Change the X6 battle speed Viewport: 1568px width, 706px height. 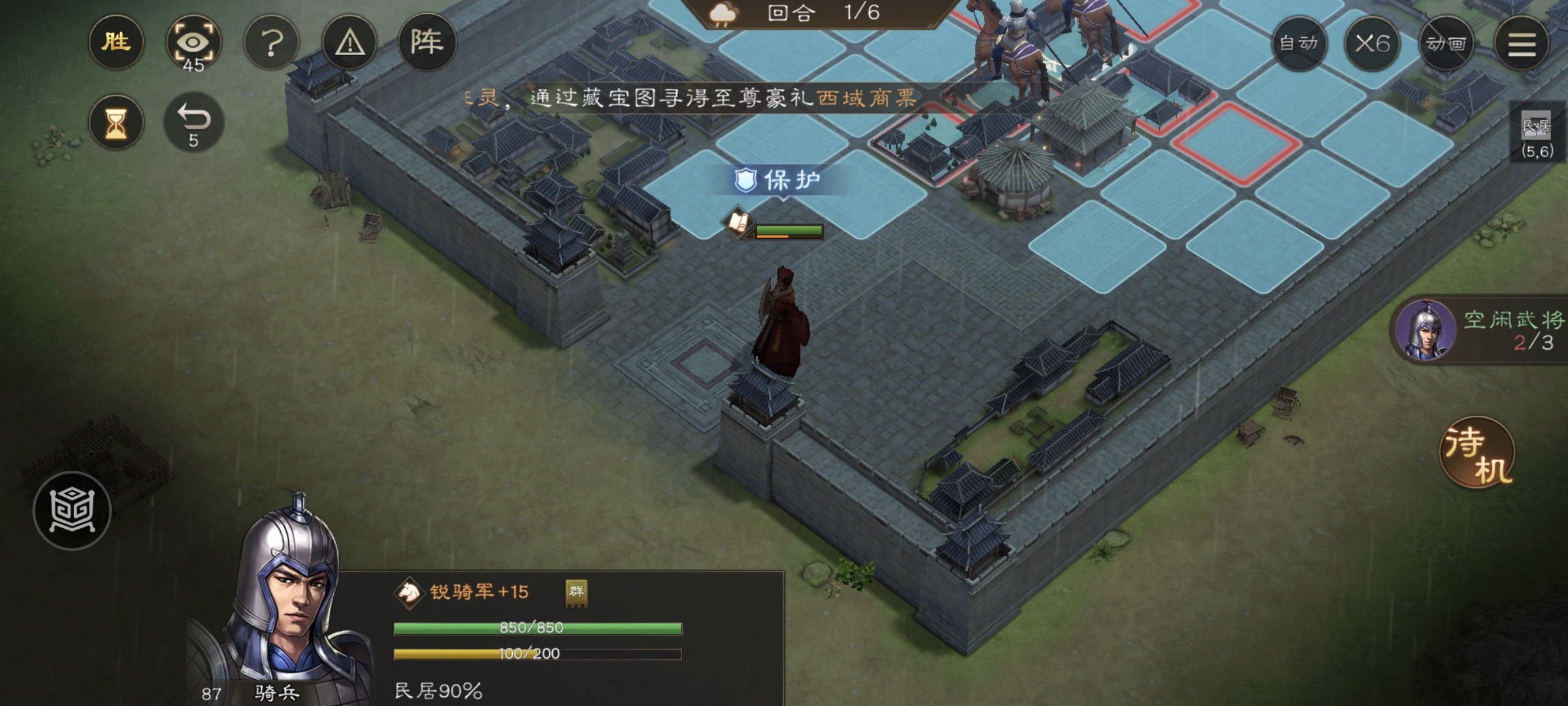tap(1372, 44)
